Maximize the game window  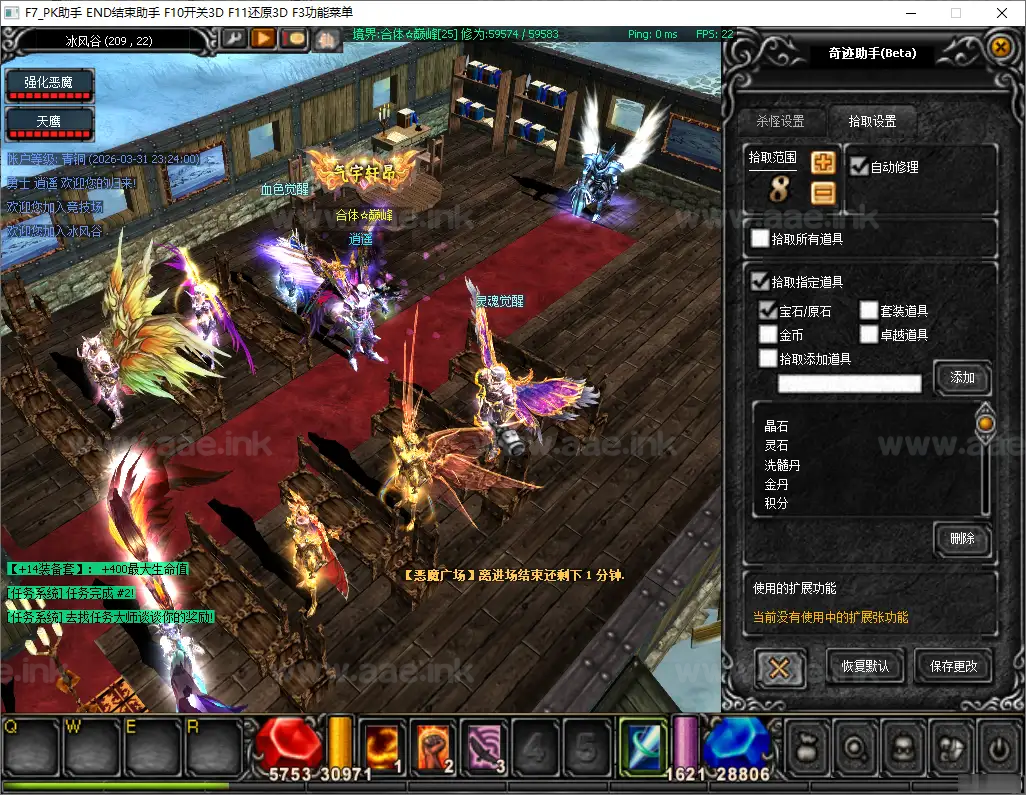[x=955, y=13]
